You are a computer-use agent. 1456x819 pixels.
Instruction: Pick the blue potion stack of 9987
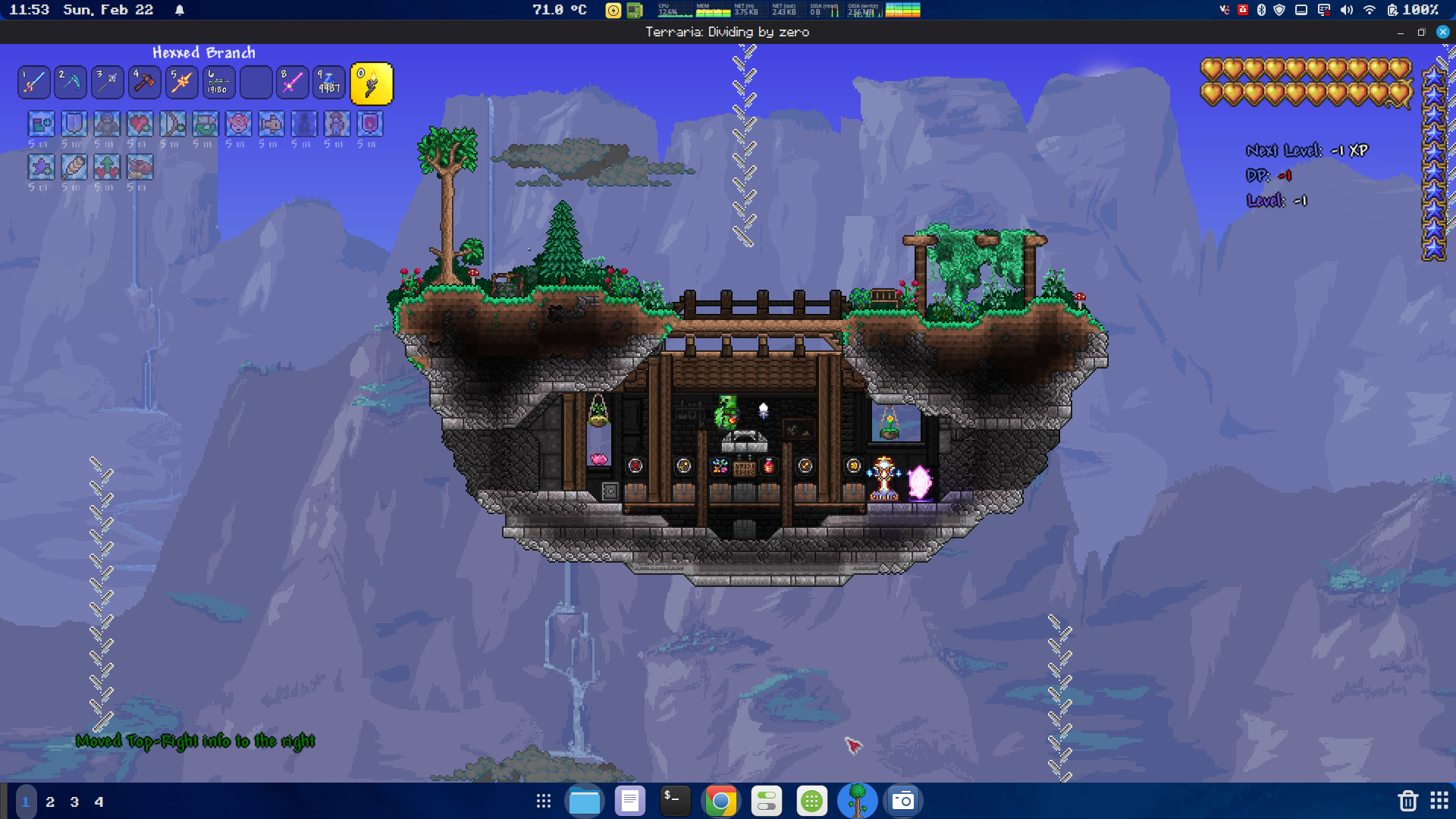point(329,83)
